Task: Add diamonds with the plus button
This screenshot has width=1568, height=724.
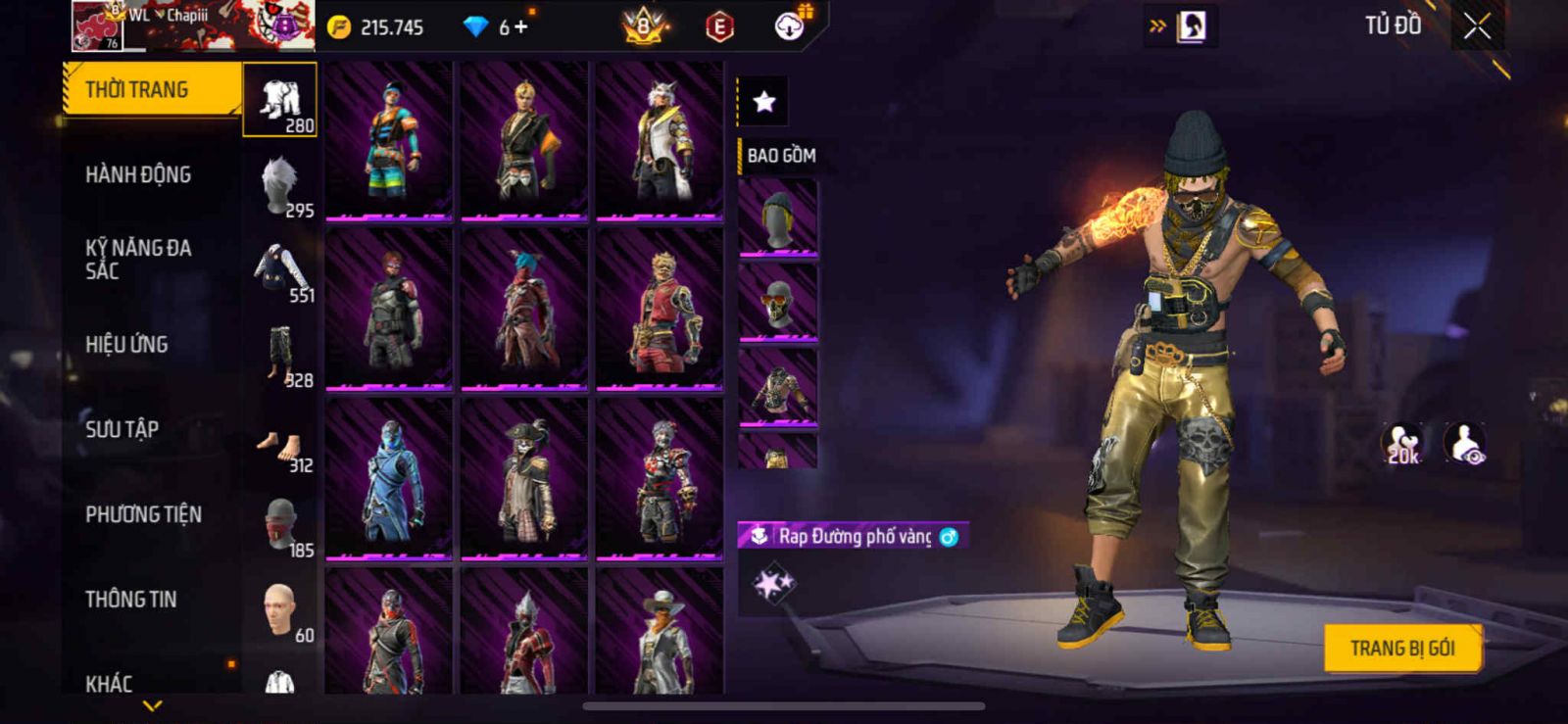Action: 520,27
